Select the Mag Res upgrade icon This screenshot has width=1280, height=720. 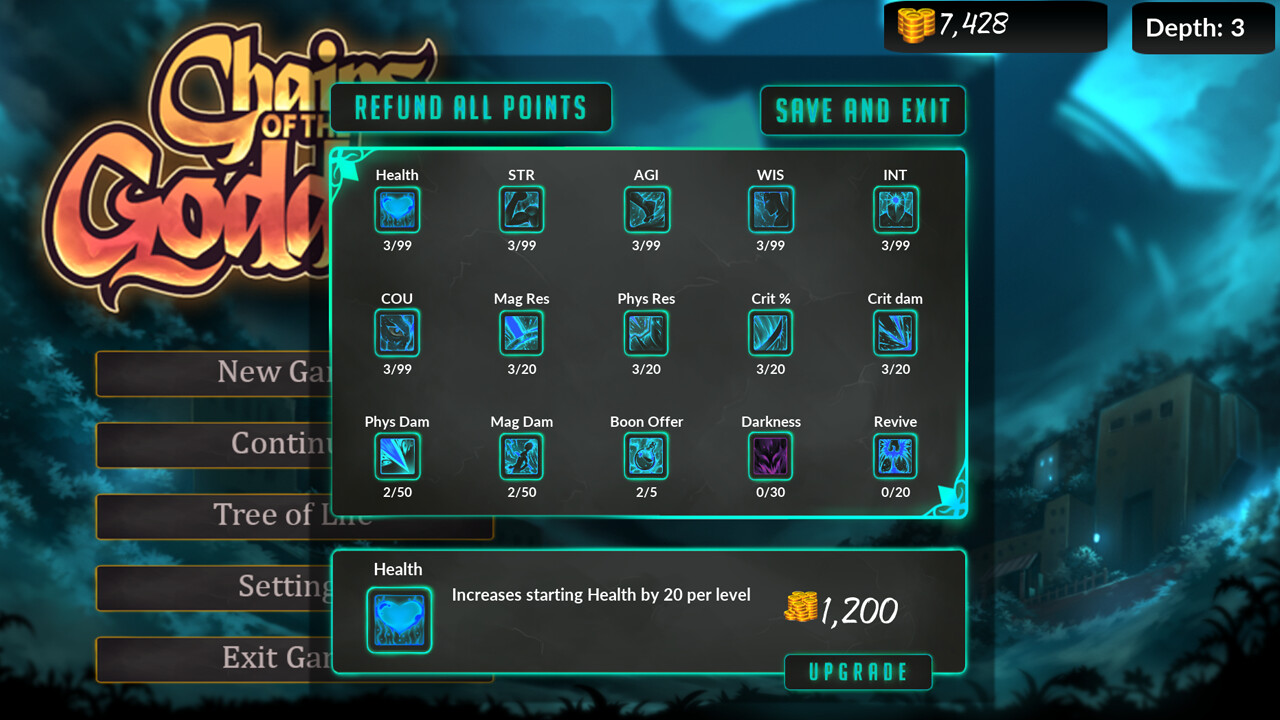click(521, 333)
